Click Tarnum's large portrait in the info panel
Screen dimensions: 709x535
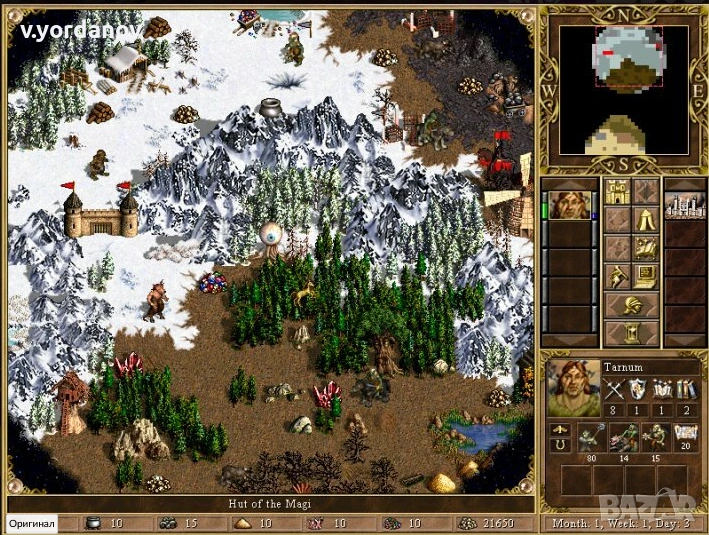click(573, 389)
